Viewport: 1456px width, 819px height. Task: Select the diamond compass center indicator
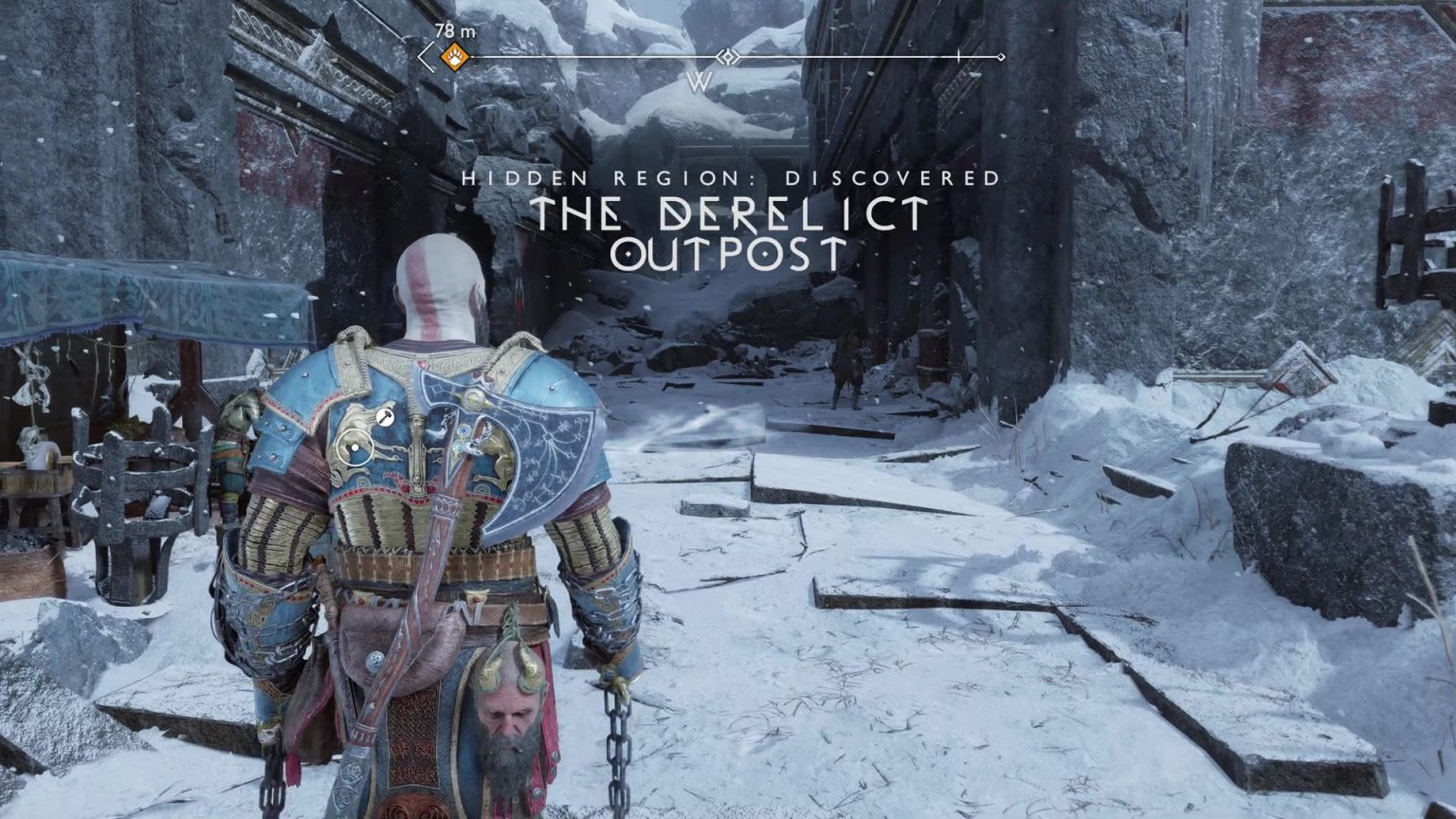coord(727,55)
